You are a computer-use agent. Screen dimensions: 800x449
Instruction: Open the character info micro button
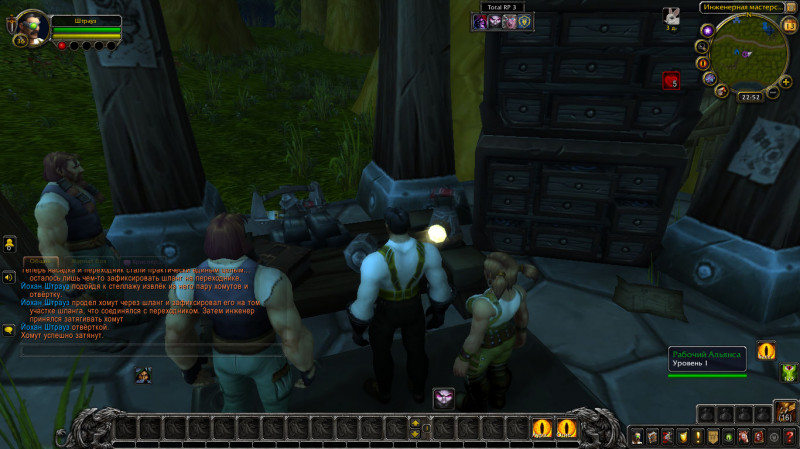tap(636, 437)
